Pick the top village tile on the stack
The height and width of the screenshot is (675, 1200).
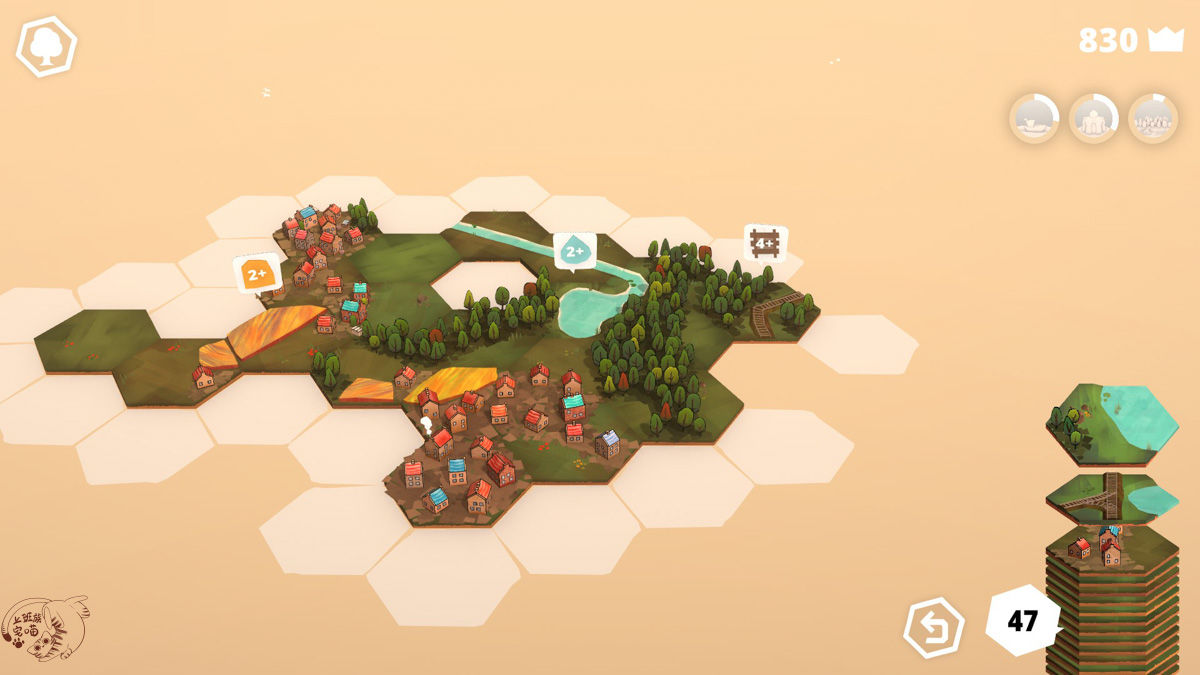click(x=1110, y=547)
